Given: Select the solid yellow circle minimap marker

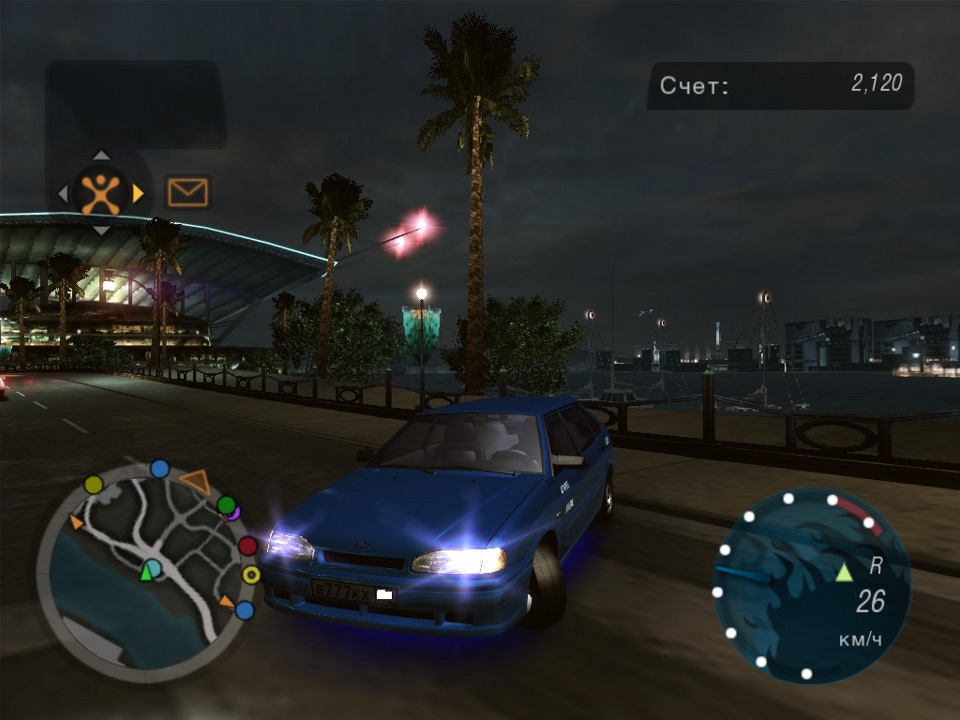Looking at the screenshot, I should point(94,485).
